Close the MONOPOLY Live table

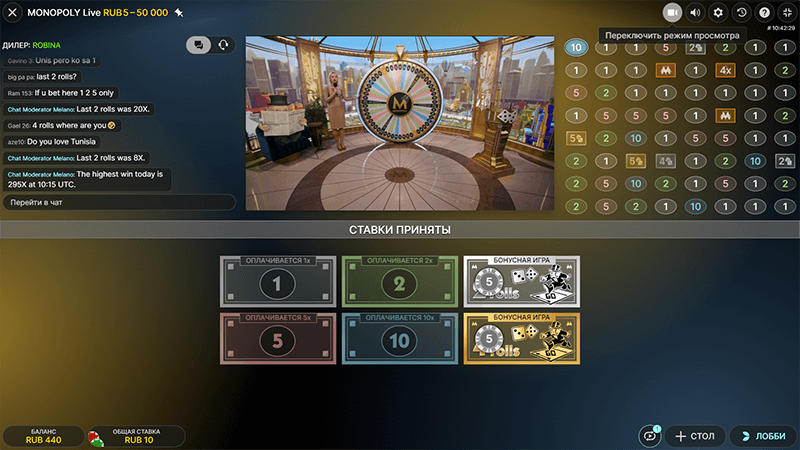click(13, 13)
